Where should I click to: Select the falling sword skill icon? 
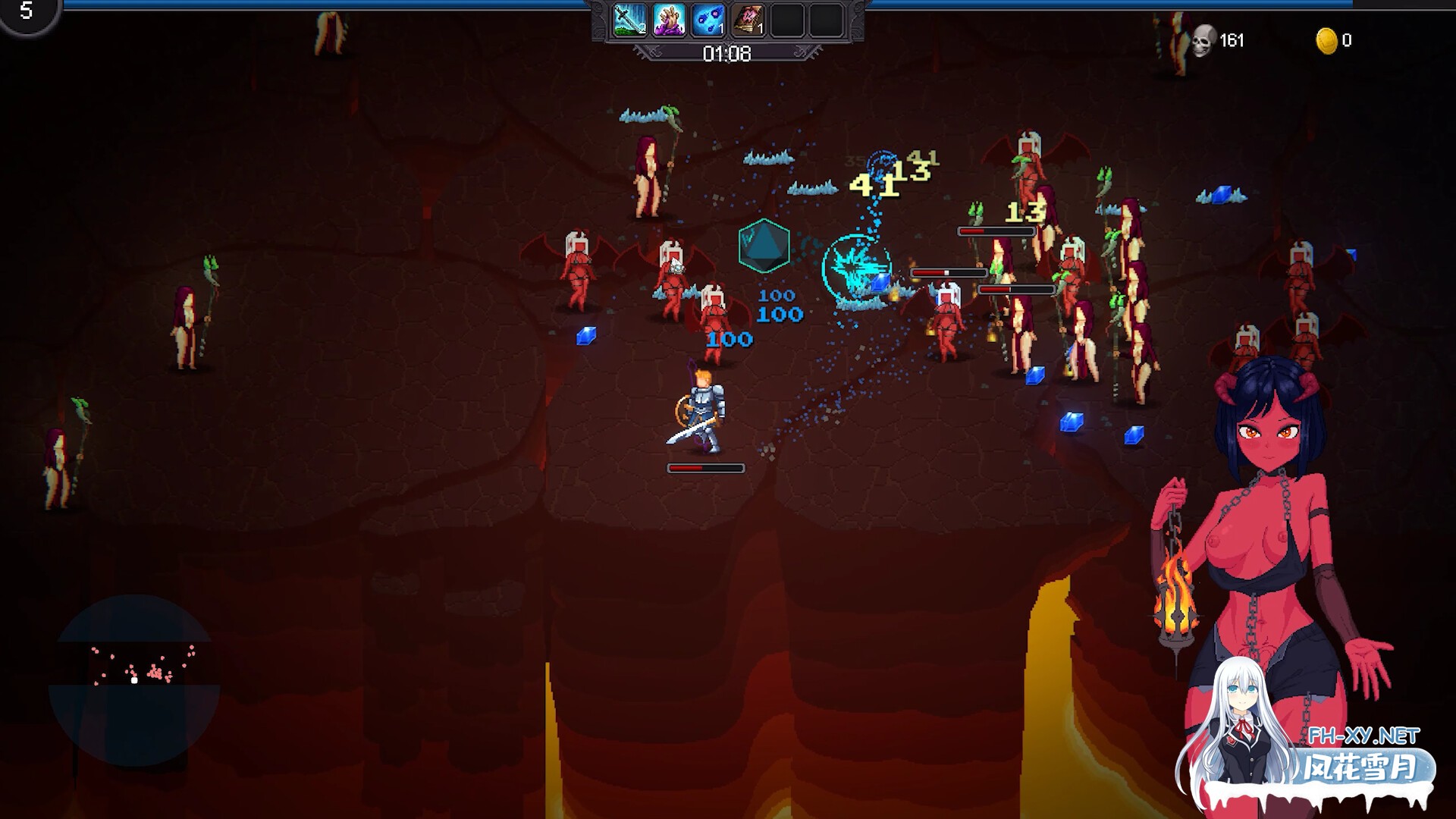tap(629, 20)
